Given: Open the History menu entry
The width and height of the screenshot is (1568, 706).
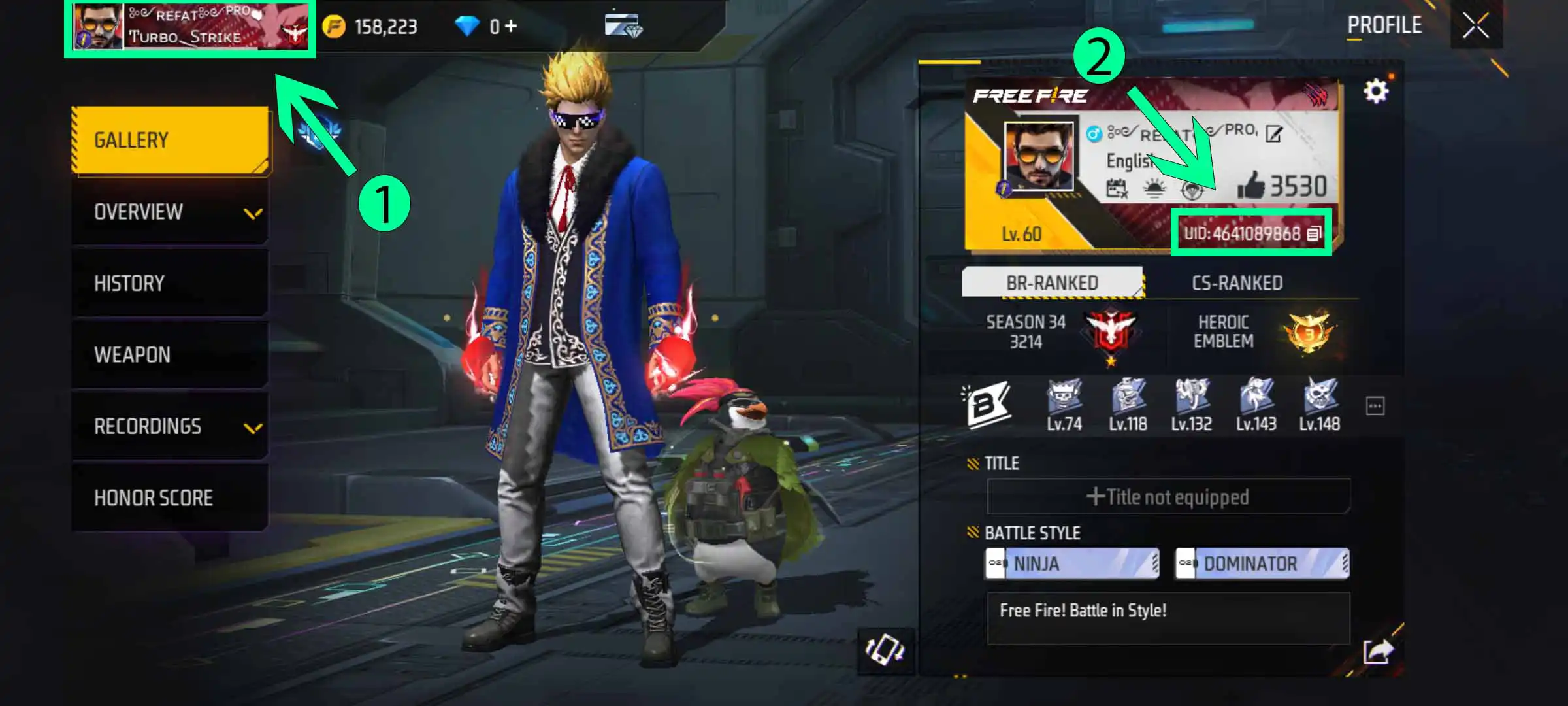Looking at the screenshot, I should coord(170,283).
